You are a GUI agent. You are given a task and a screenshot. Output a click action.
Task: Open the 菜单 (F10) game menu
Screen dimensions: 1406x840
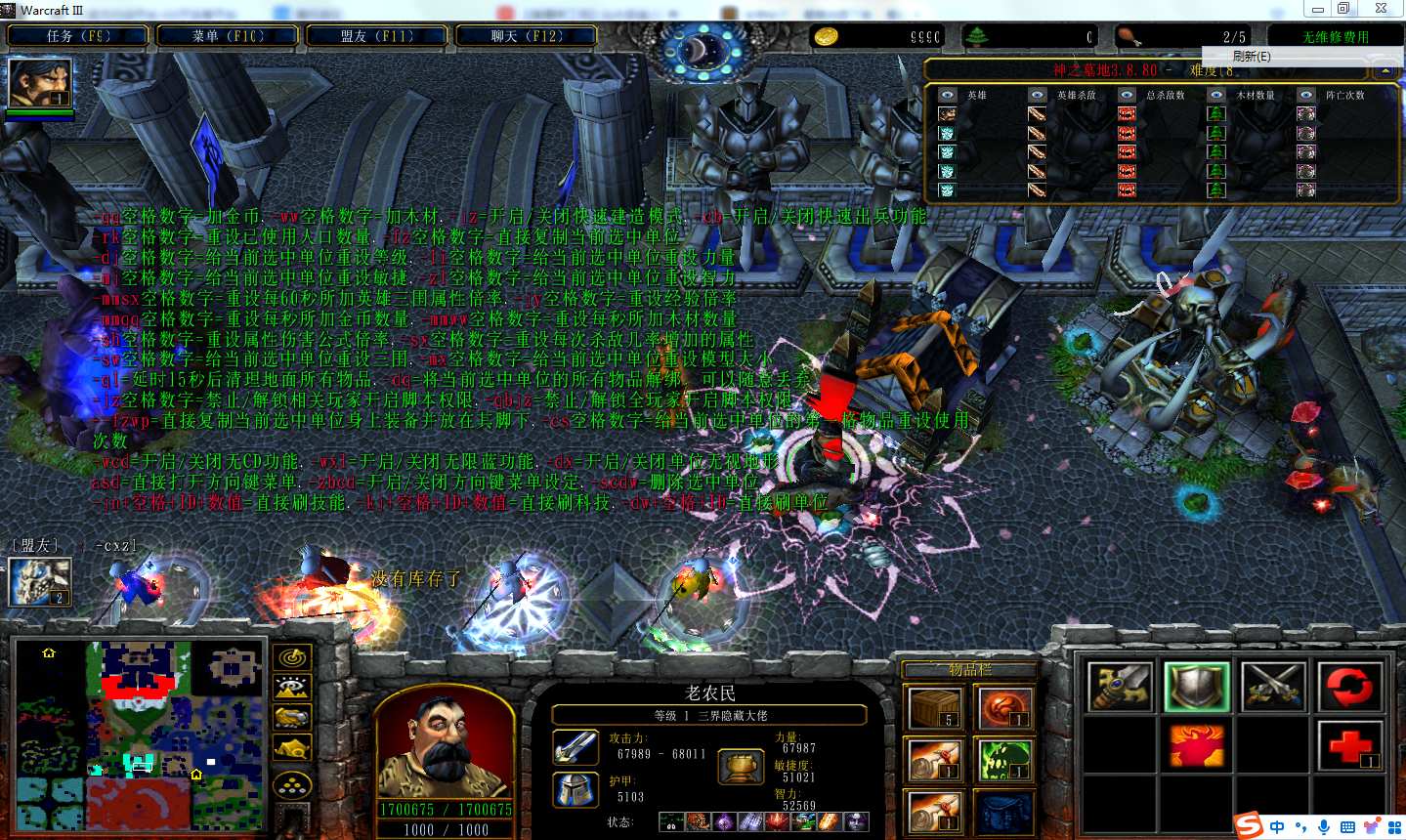pos(228,36)
